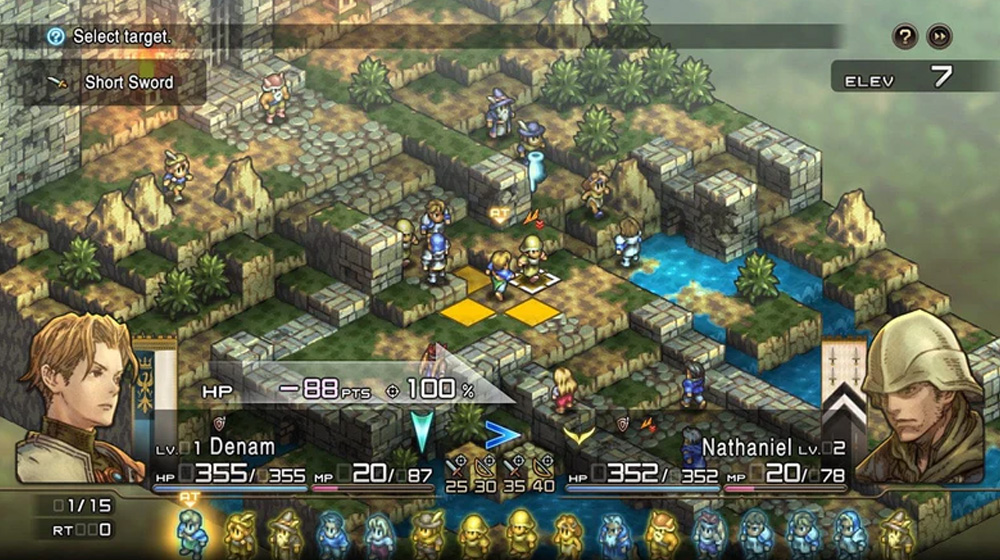Open help with the question mark button
This screenshot has width=1000, height=560.
click(x=905, y=37)
